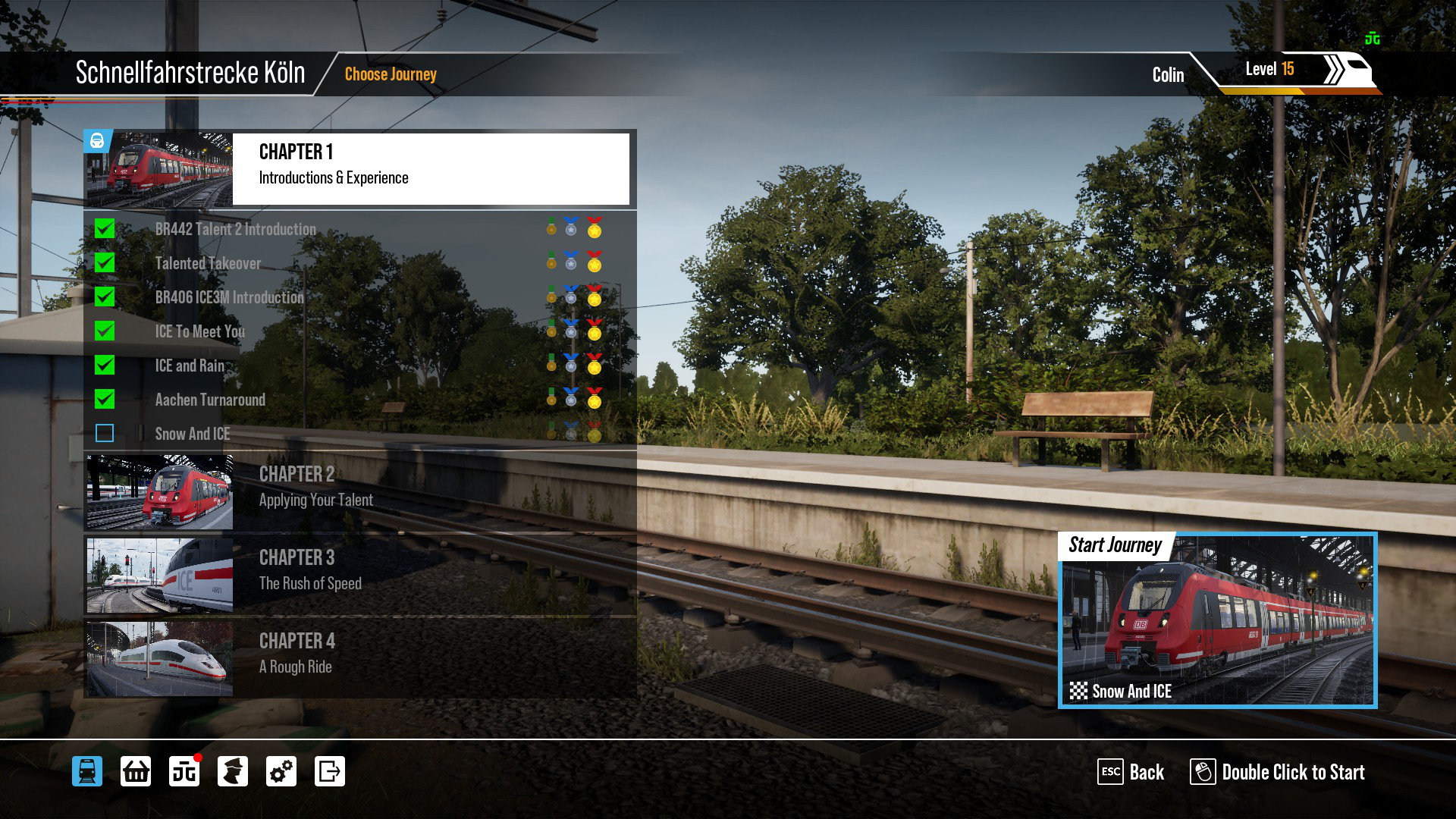Select the ICE To Meet You scenario
The width and height of the screenshot is (1456, 819).
[199, 331]
